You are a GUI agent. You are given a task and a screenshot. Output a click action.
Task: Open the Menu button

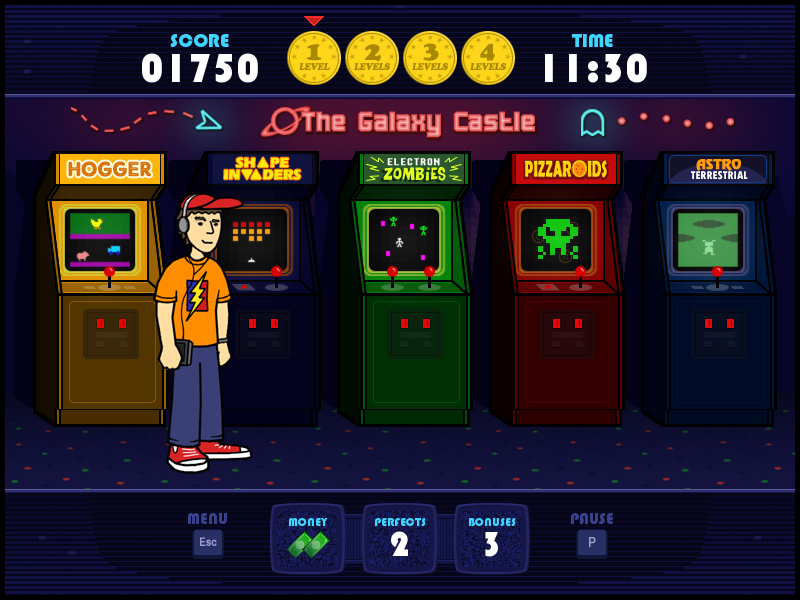pos(208,542)
